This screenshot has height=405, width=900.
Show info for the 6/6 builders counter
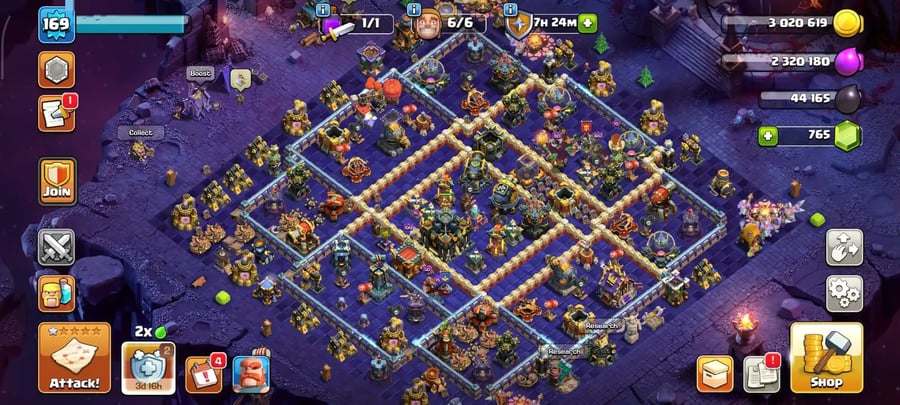point(414,9)
